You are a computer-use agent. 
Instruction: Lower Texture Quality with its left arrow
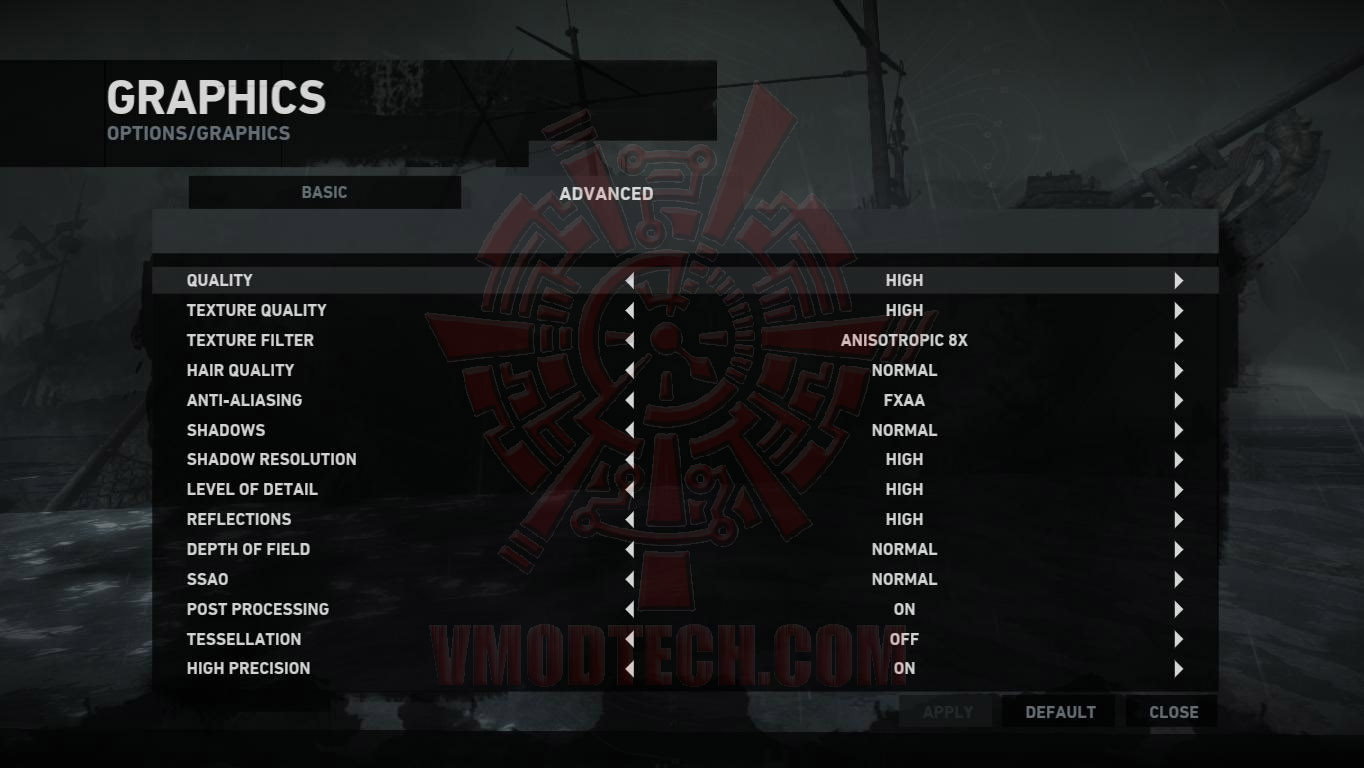click(x=629, y=311)
